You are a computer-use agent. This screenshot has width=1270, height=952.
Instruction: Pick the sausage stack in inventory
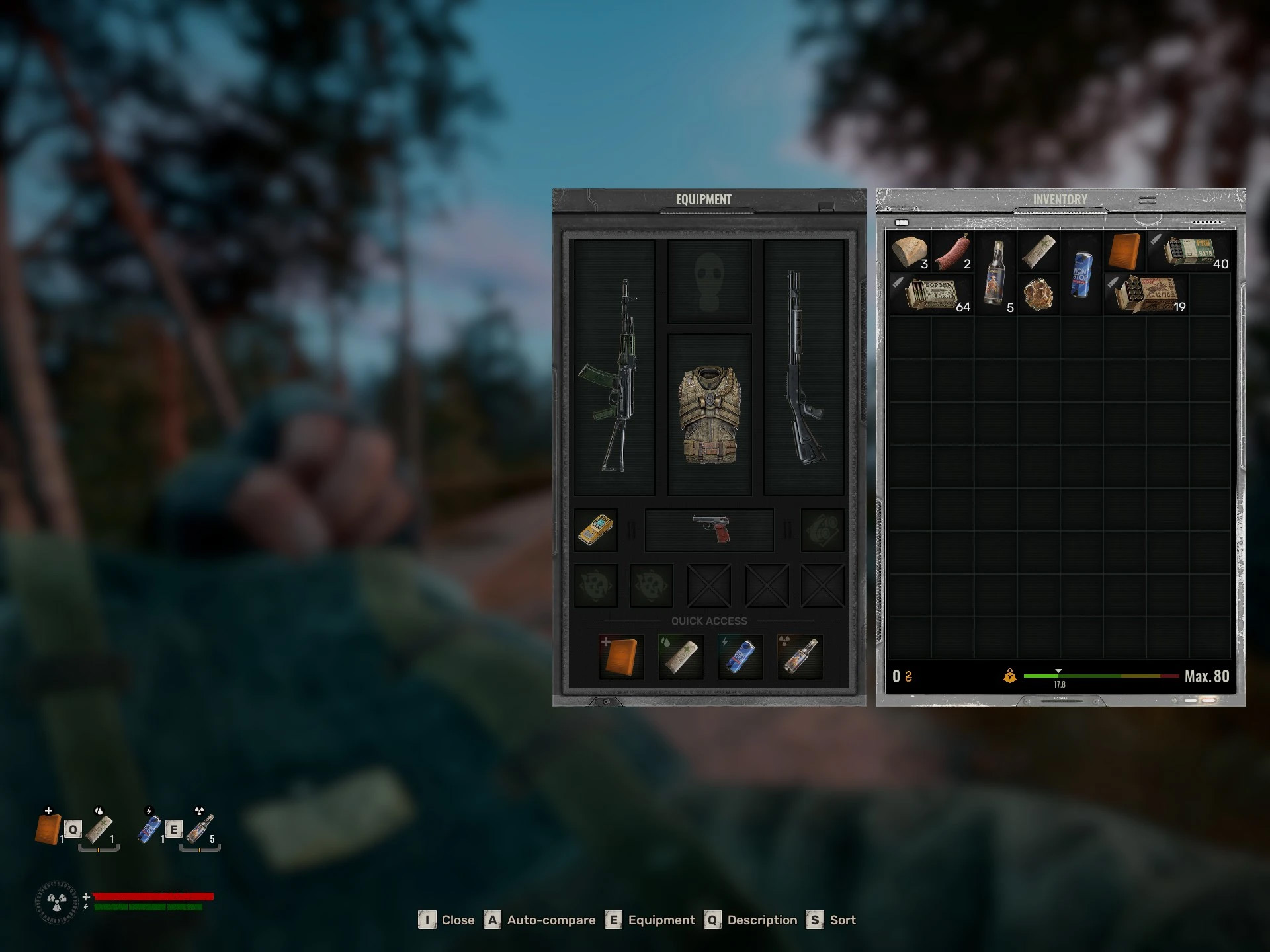[951, 252]
